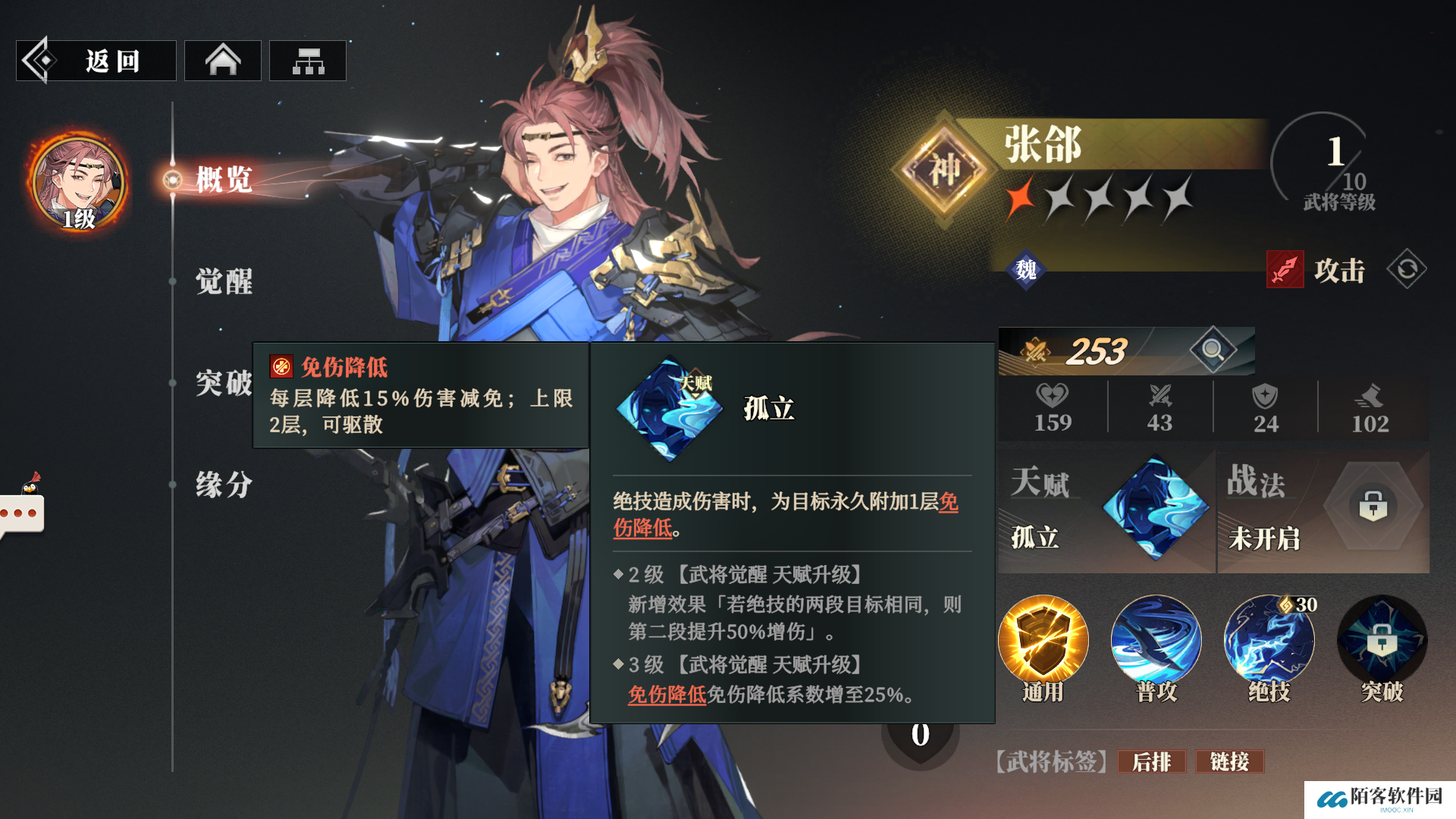Select the 张郃 level 1 portrait
The height and width of the screenshot is (819, 1456).
(x=78, y=184)
